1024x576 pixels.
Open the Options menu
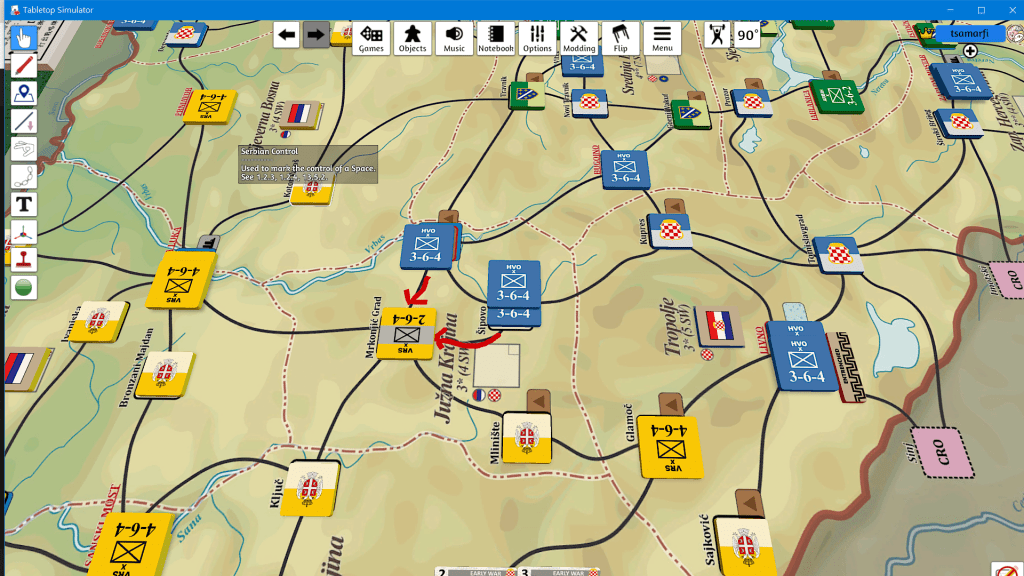point(537,38)
